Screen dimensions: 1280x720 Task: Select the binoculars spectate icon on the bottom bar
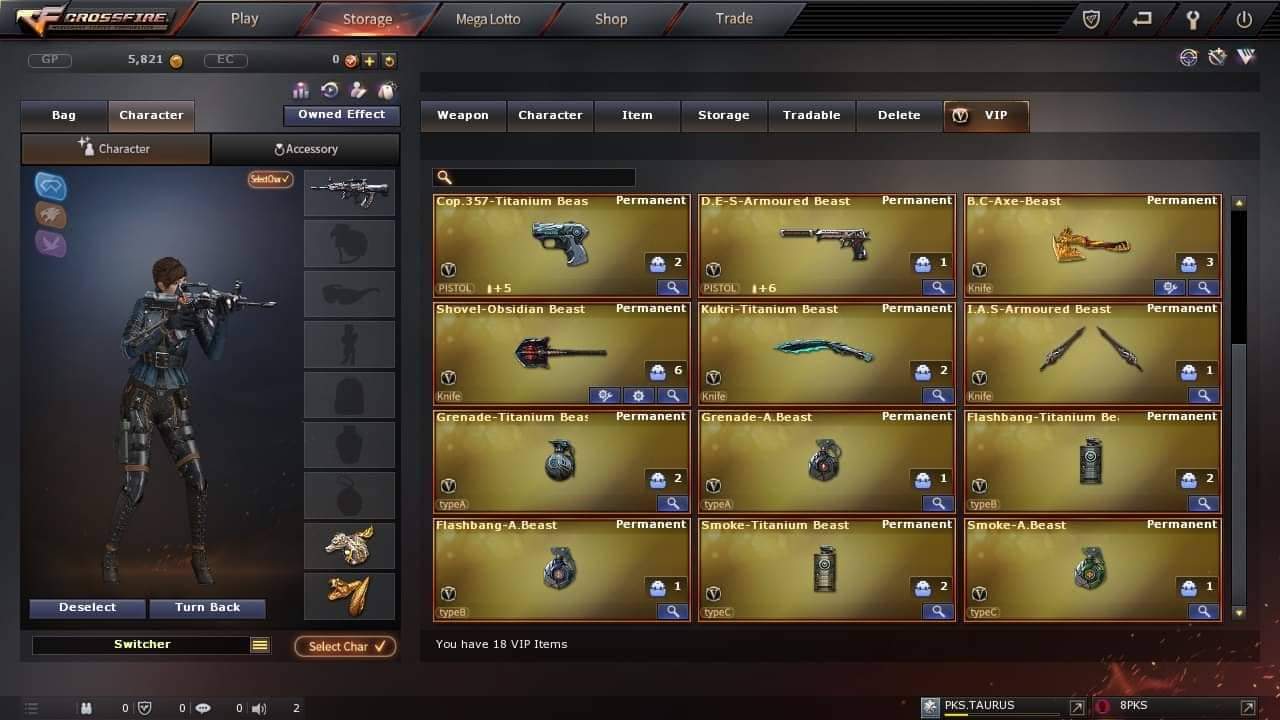coord(86,708)
